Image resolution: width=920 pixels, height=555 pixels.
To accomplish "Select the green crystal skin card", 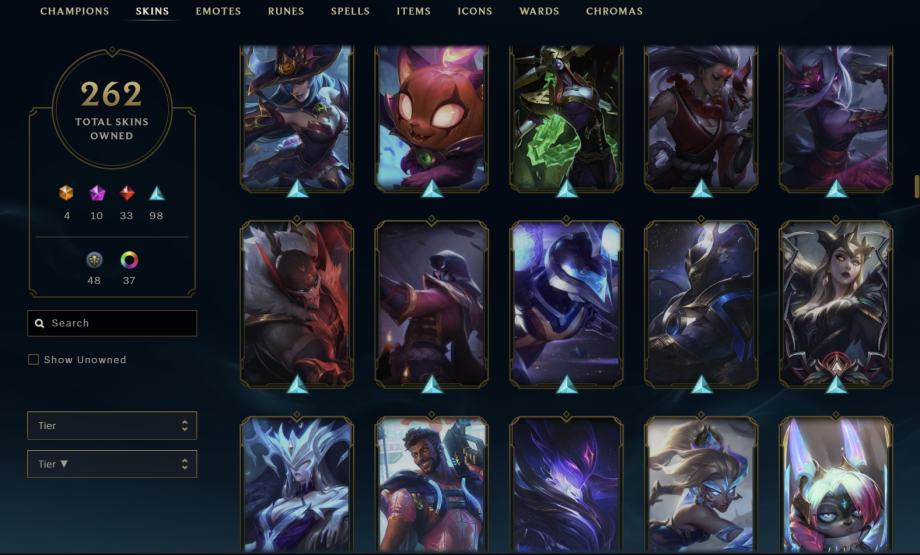I will click(x=567, y=117).
